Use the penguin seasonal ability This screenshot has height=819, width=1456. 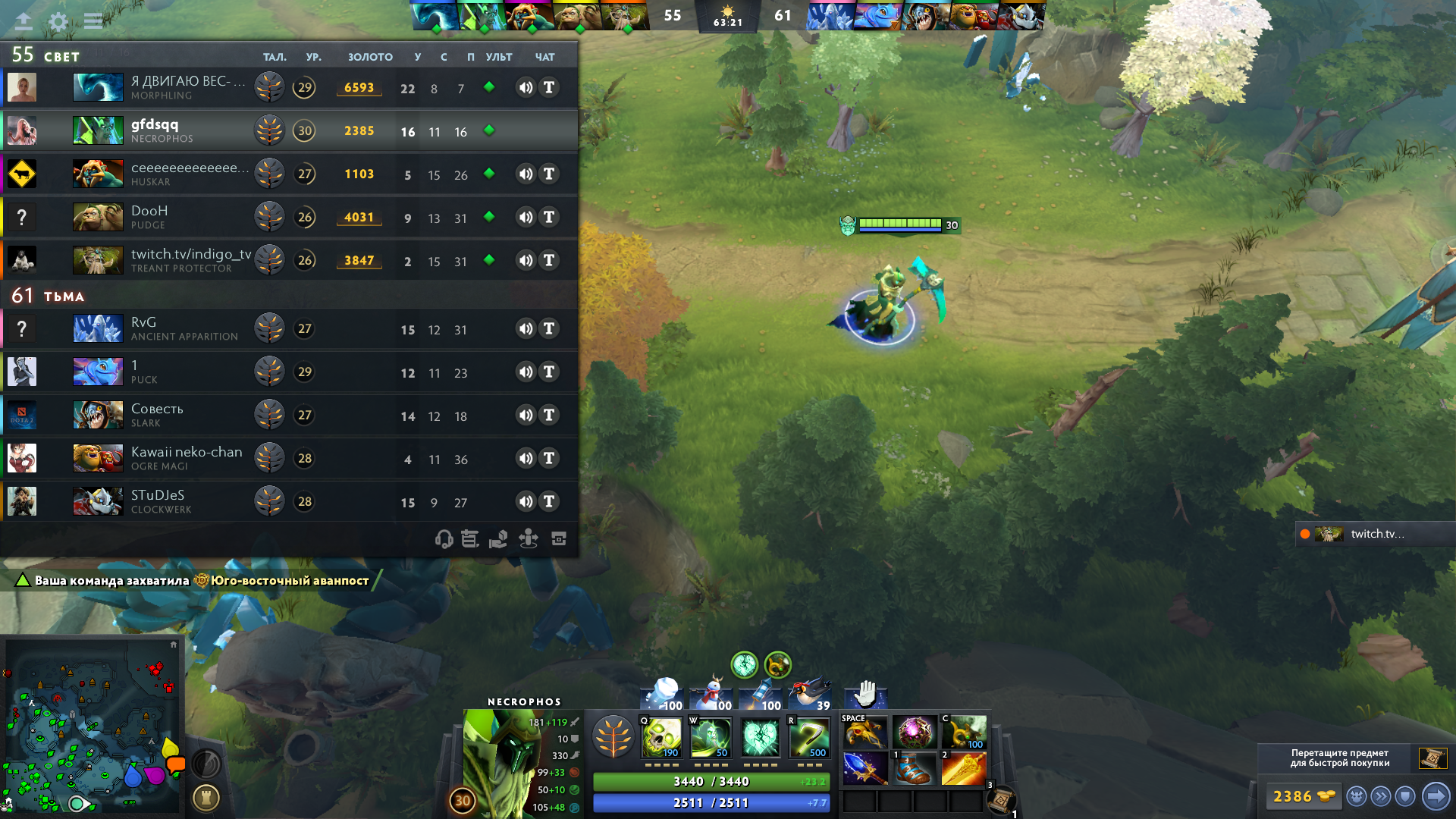[x=811, y=695]
